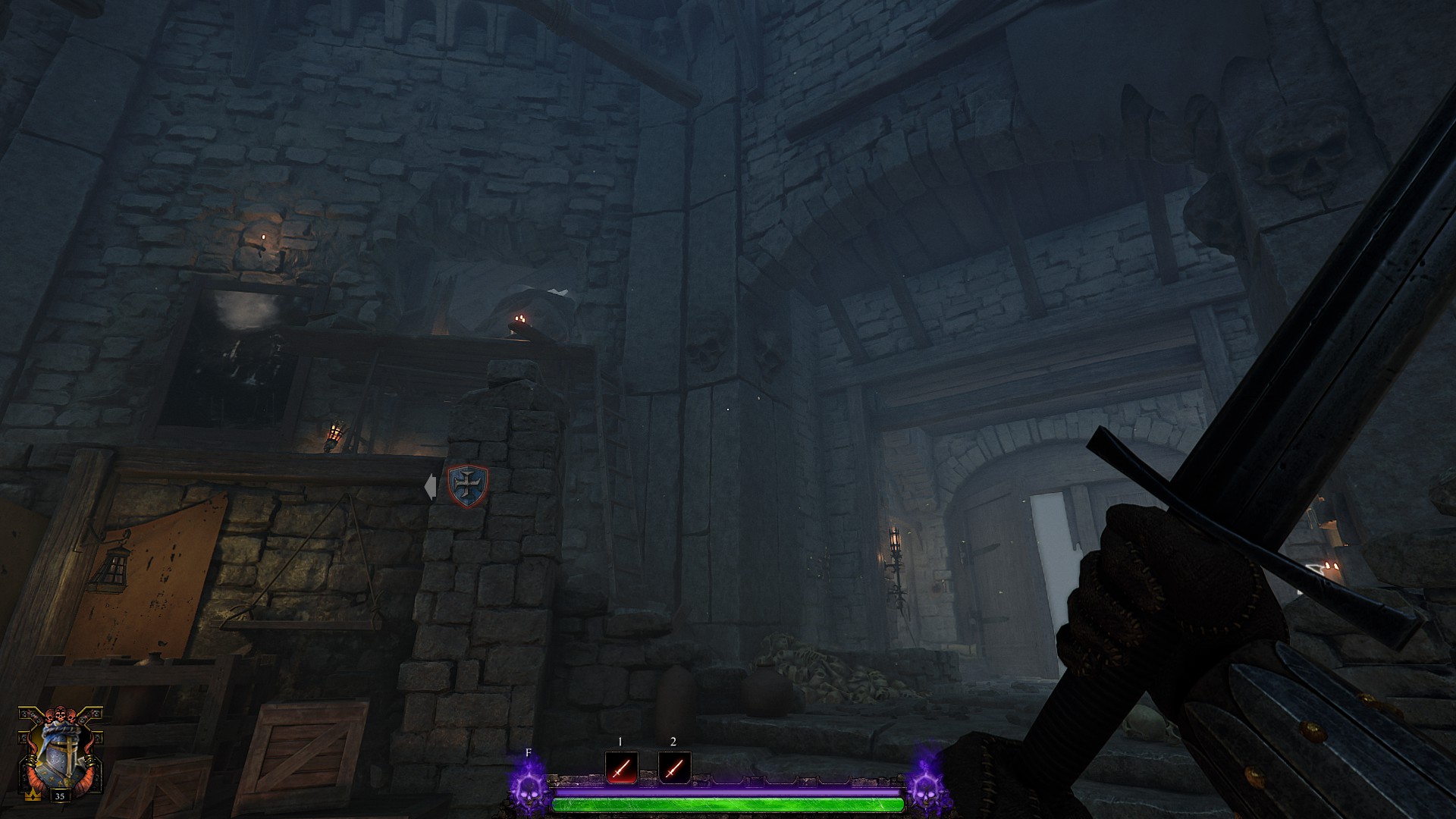Select weapon slot 2 sword icon
Image resolution: width=1456 pixels, height=819 pixels.
pos(673,768)
